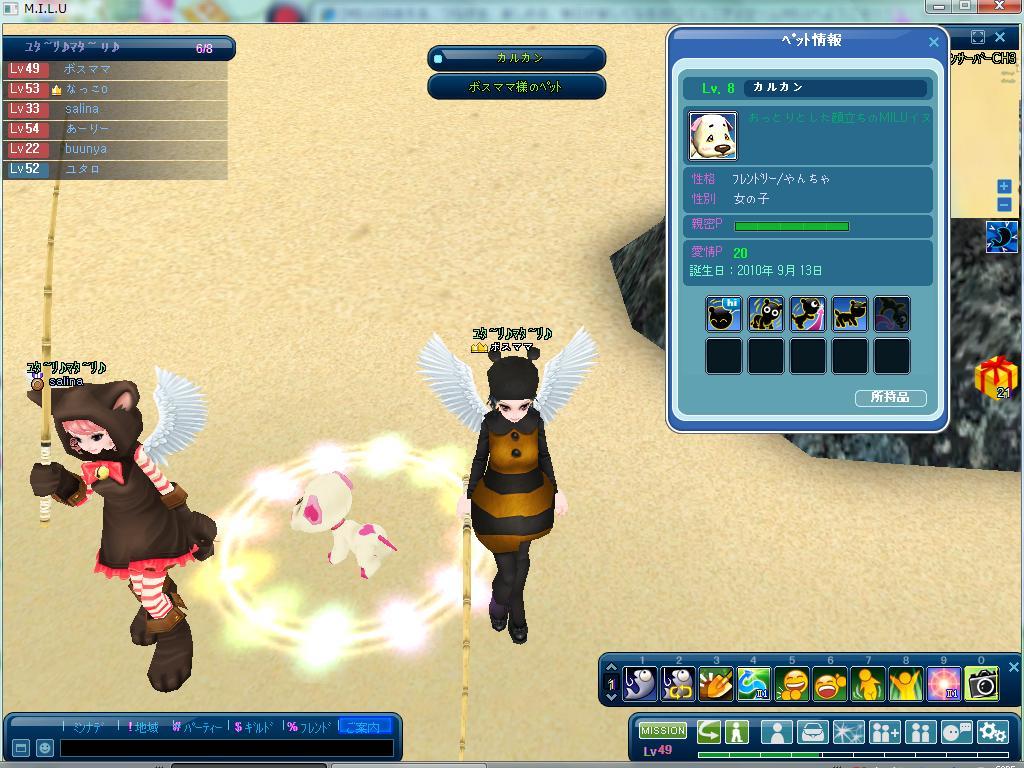Viewport: 1024px width, 768px height.
Task: Activate the fishing skill in slot 1
Action: pos(640,685)
